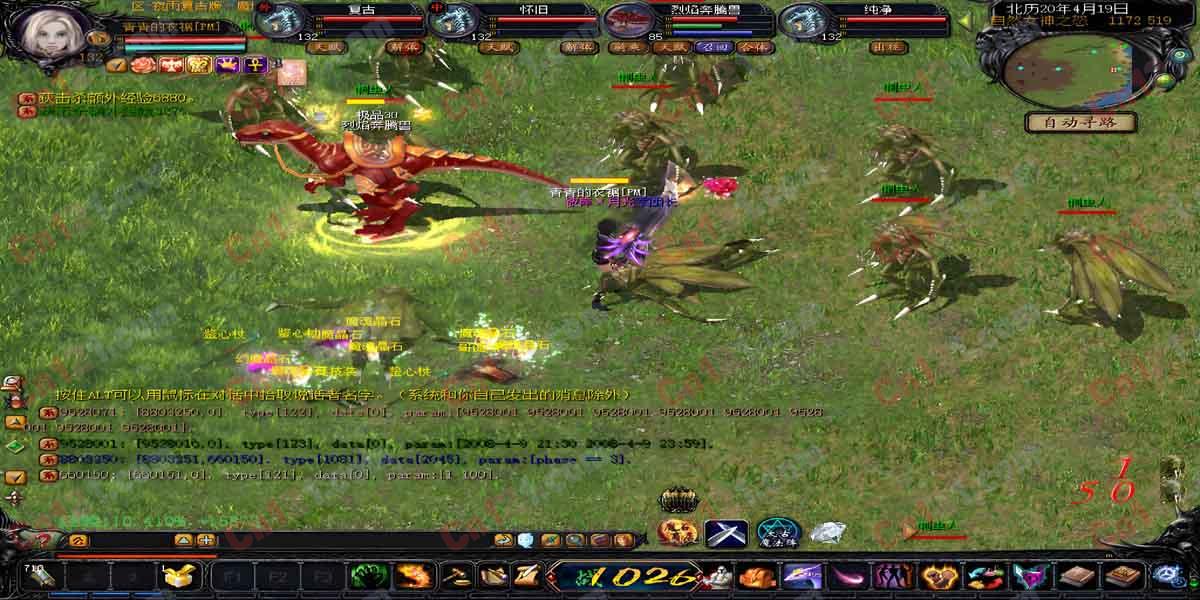The image size is (1200, 600).
Task: Open the oval minimap
Action: [x=1069, y=68]
